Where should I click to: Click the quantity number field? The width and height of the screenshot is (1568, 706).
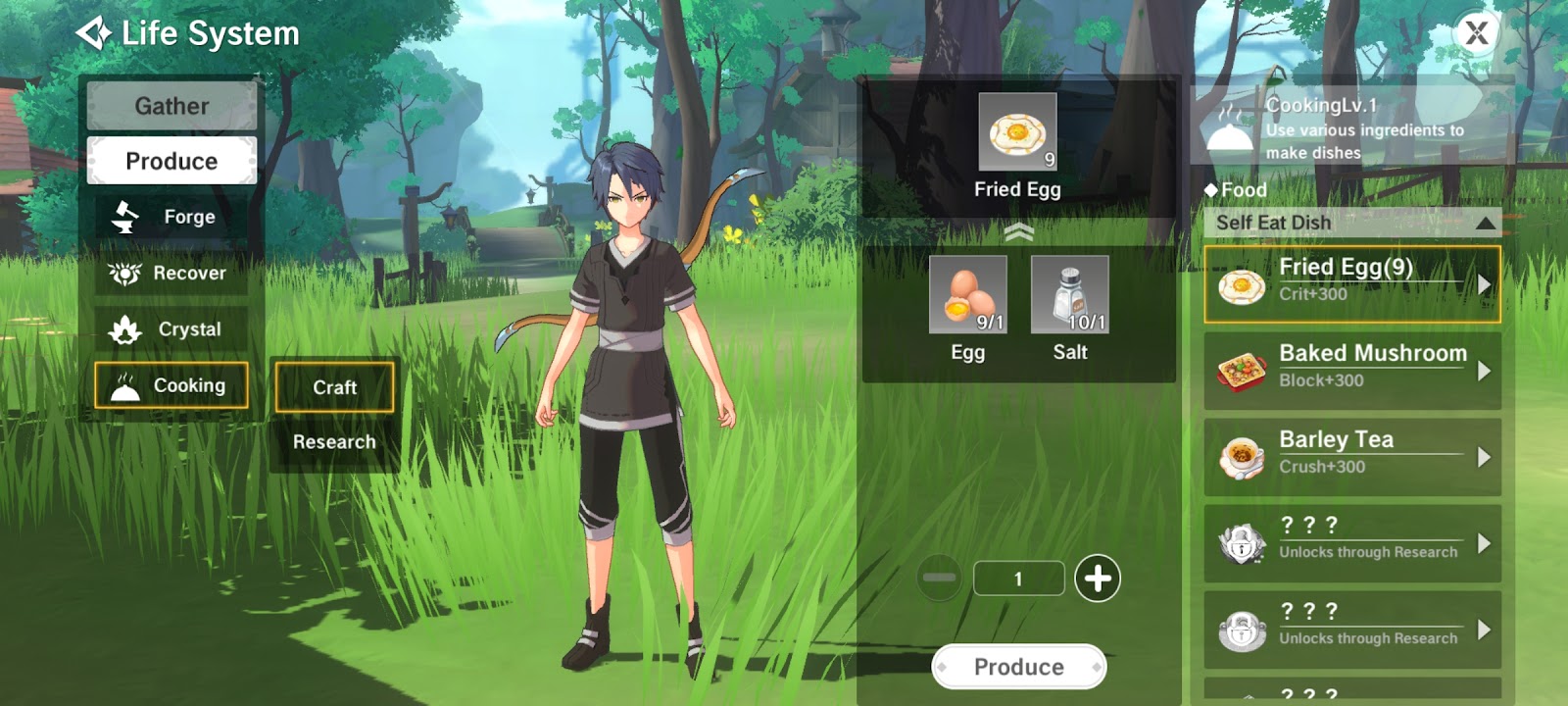tap(1018, 579)
